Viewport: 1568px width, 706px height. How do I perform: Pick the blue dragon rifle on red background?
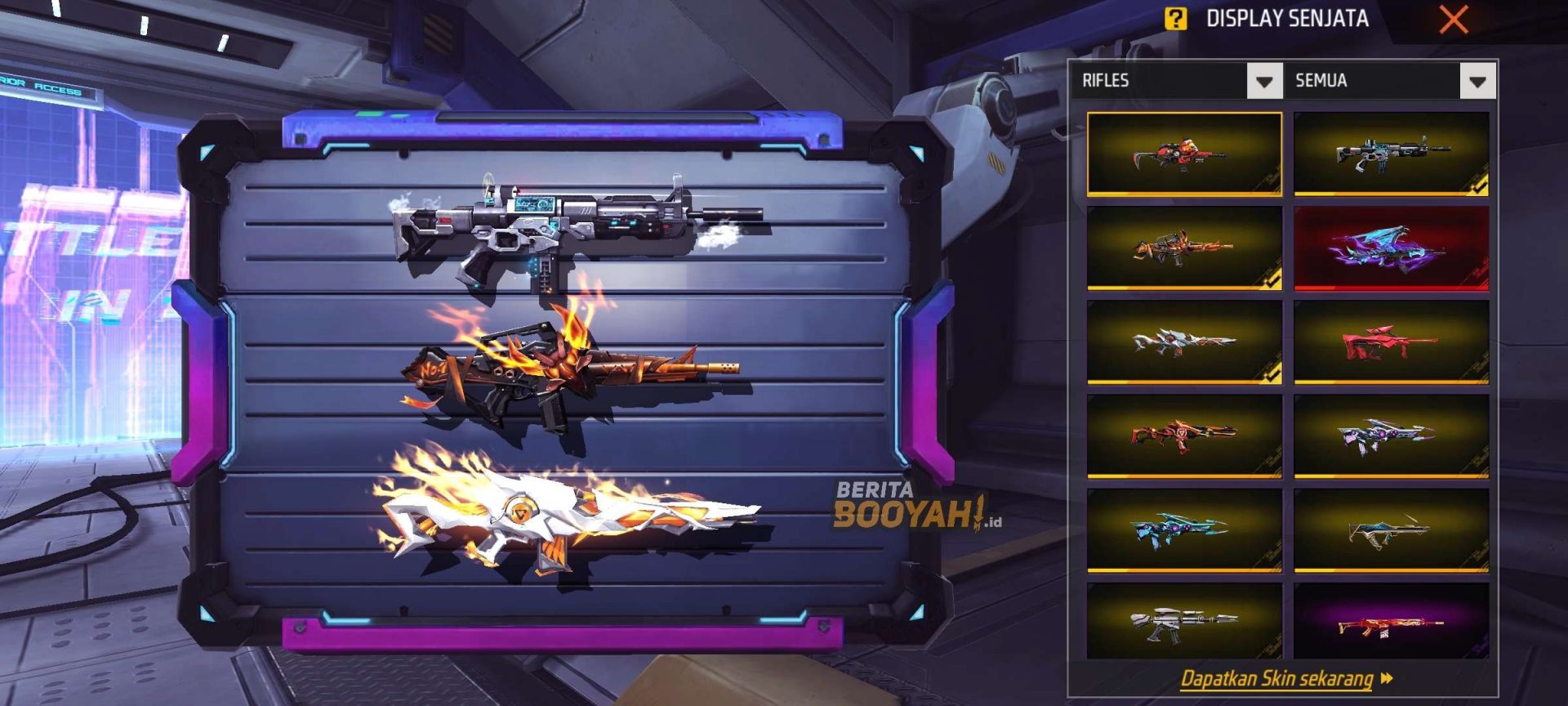[x=1391, y=248]
